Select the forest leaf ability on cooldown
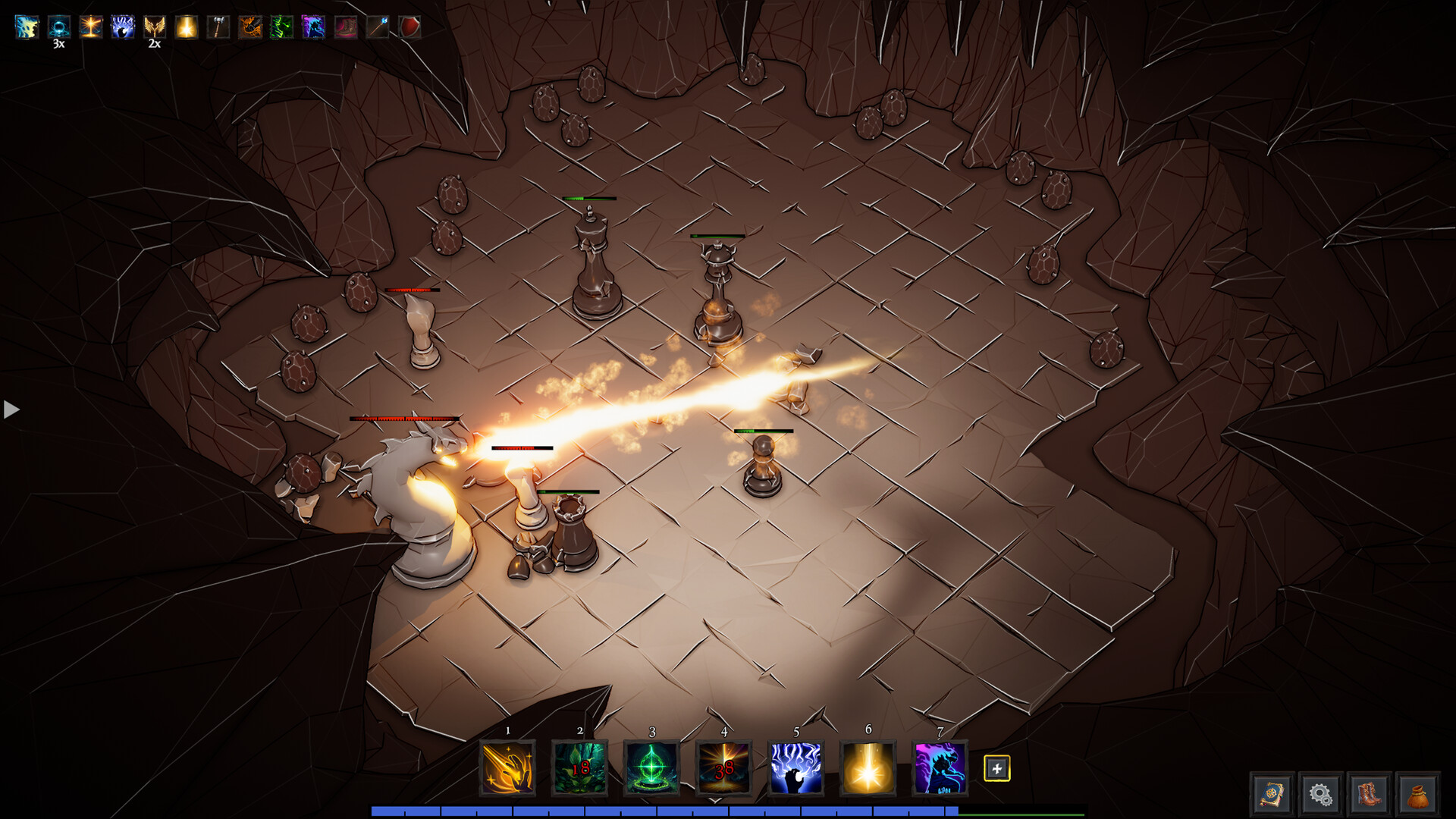The height and width of the screenshot is (819, 1456). [x=579, y=767]
